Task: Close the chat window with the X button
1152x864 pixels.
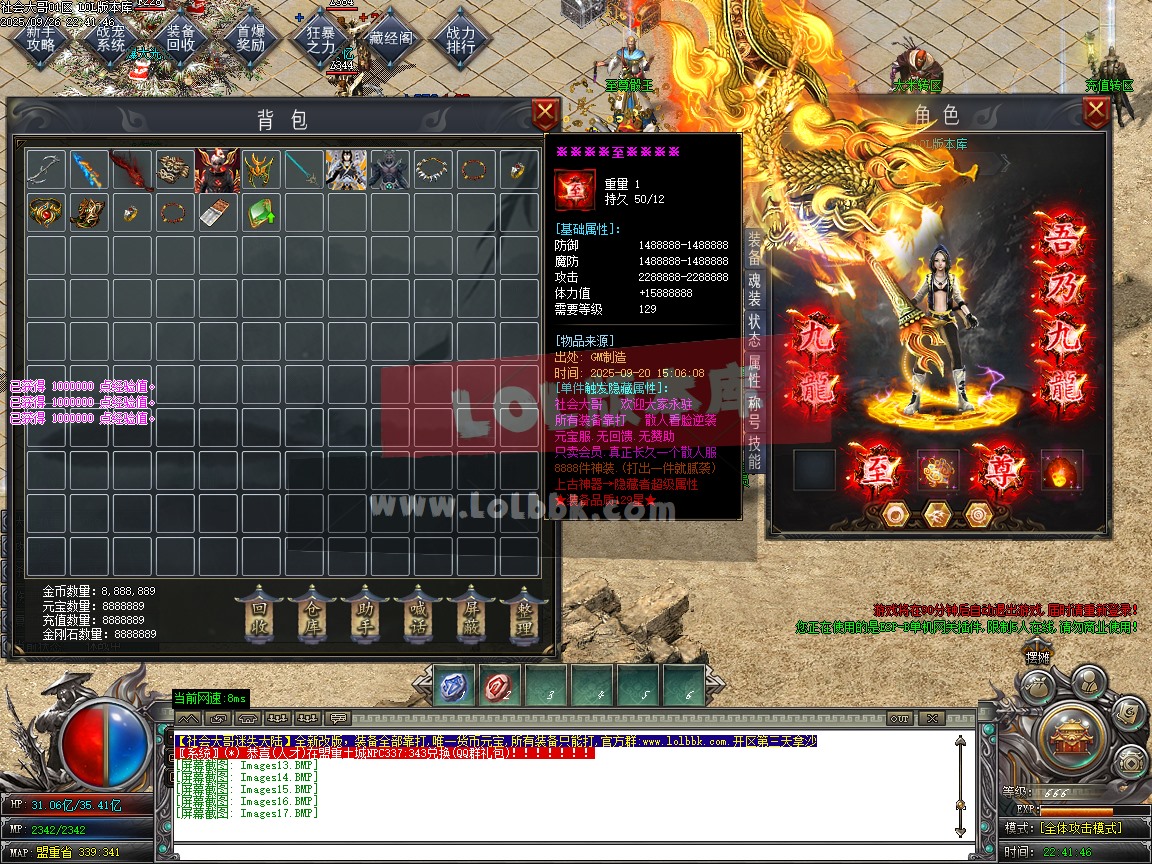Action: tap(931, 718)
